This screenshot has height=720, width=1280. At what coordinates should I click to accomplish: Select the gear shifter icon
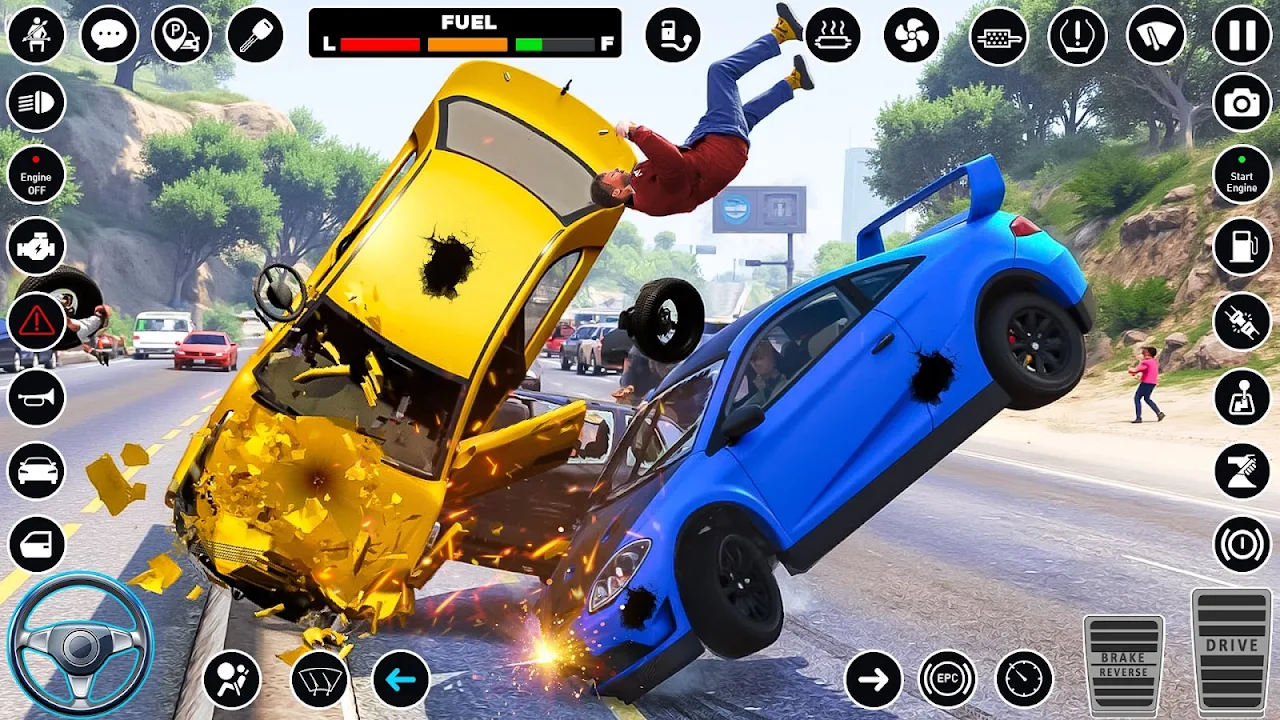[x=1242, y=397]
